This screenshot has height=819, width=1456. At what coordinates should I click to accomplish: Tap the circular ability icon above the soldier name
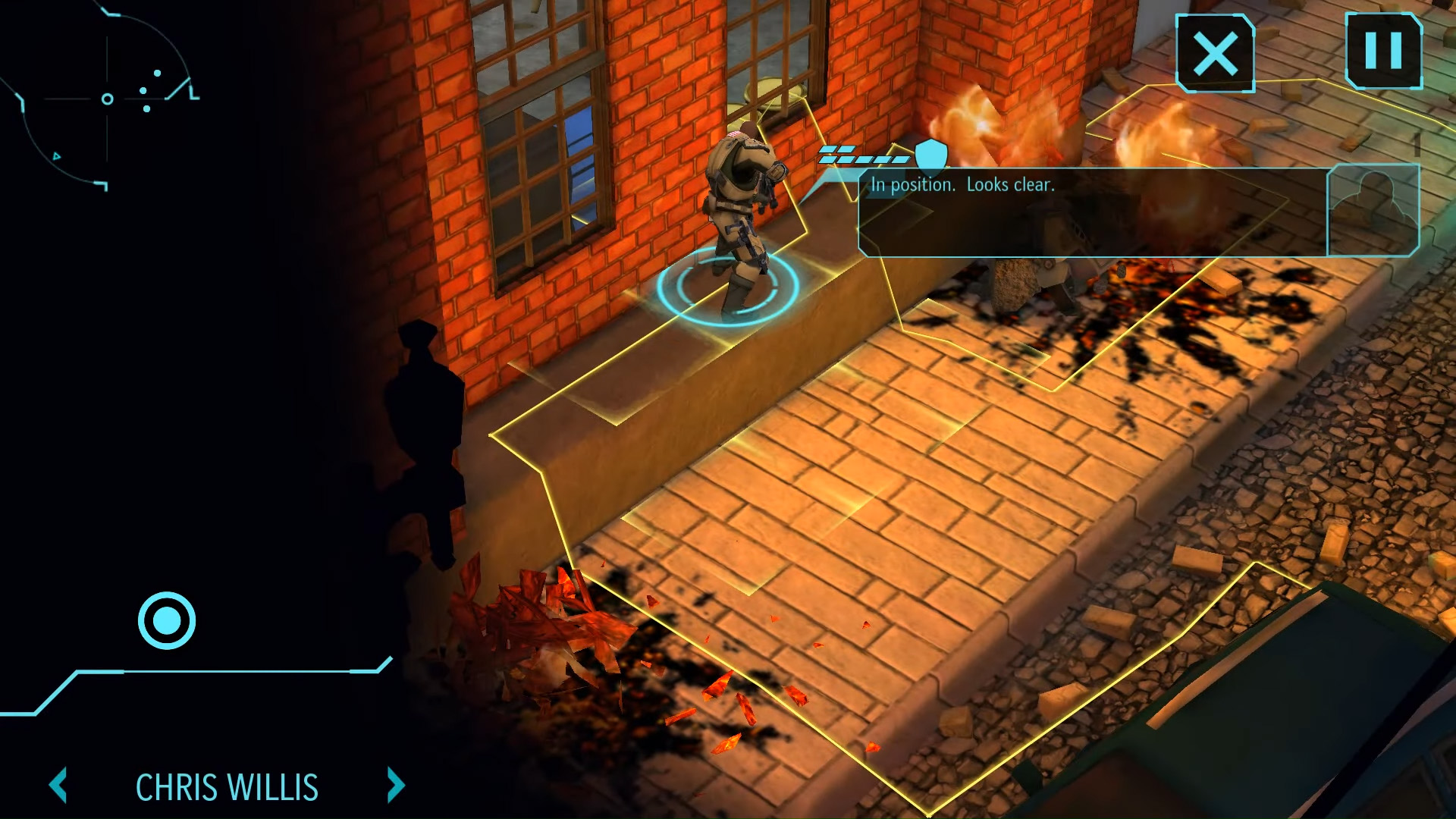pos(166,621)
